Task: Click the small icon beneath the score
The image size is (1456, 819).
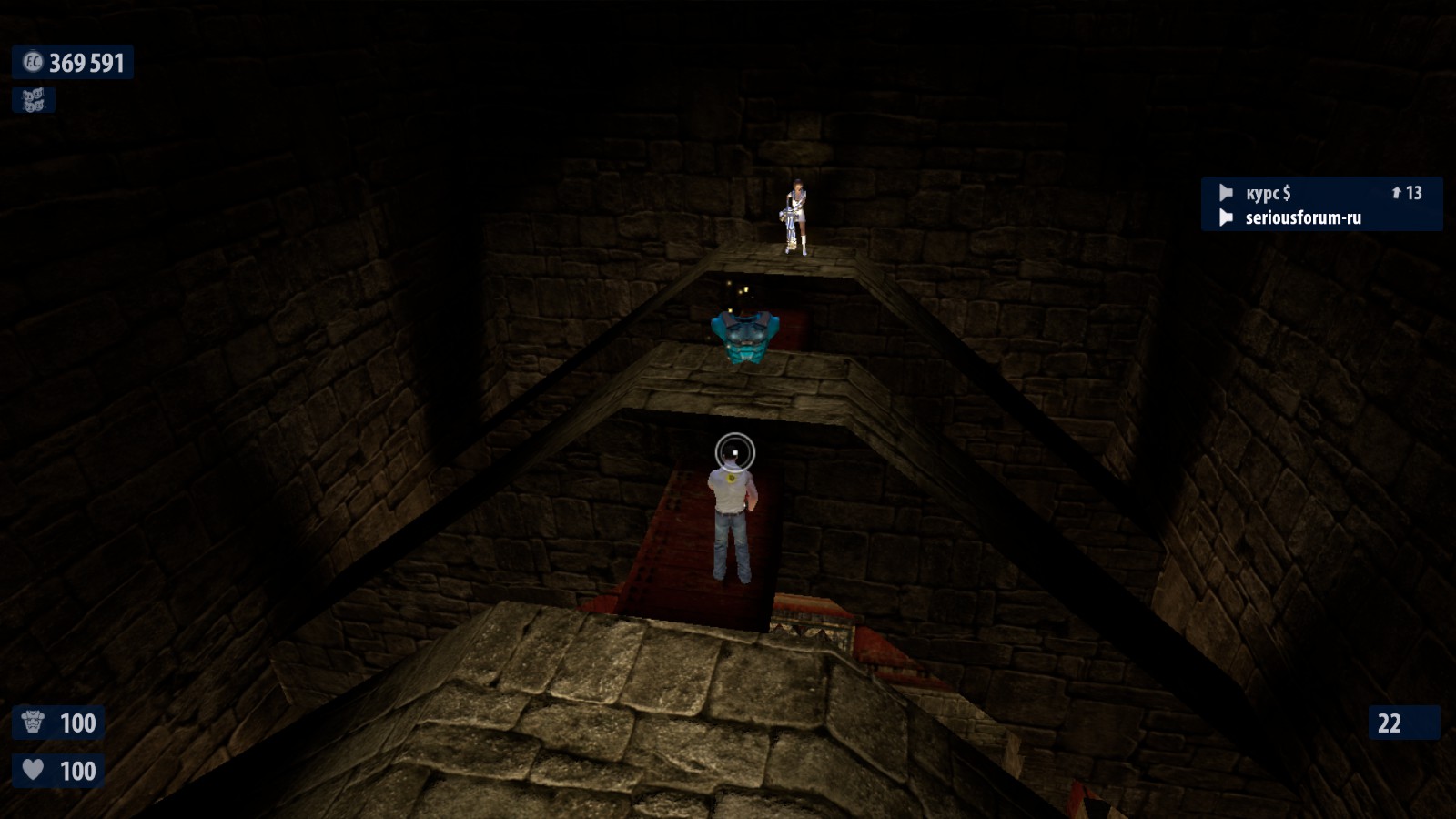Action: click(34, 100)
